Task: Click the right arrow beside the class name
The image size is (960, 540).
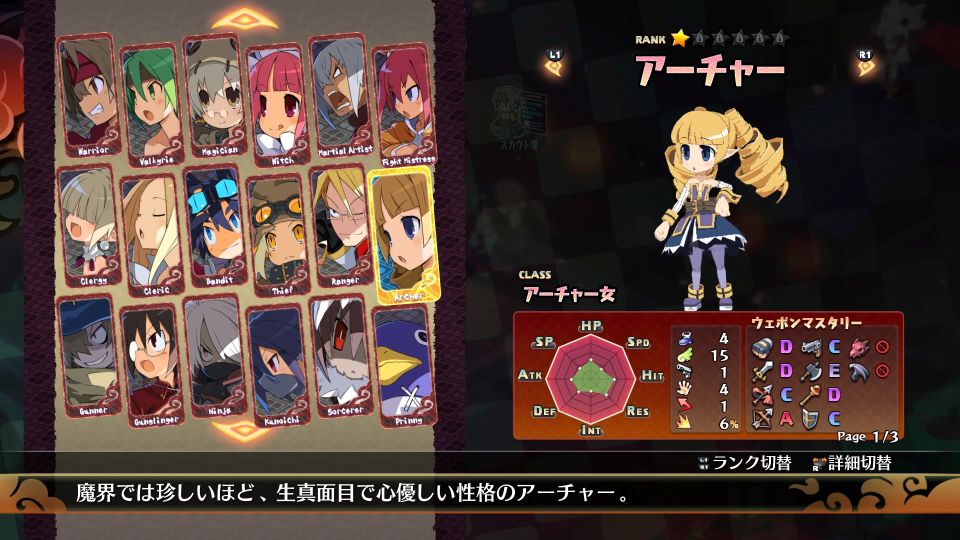Action: [864, 66]
